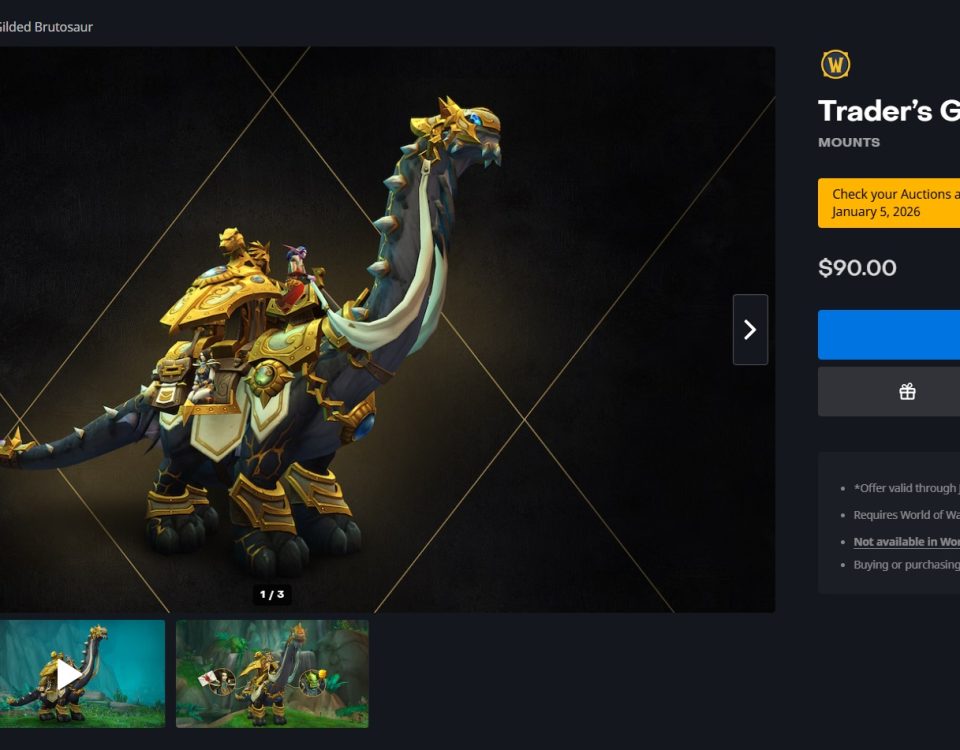Open the jungle screenshot thumbnail with faction icons
The width and height of the screenshot is (960, 750).
coord(272,674)
